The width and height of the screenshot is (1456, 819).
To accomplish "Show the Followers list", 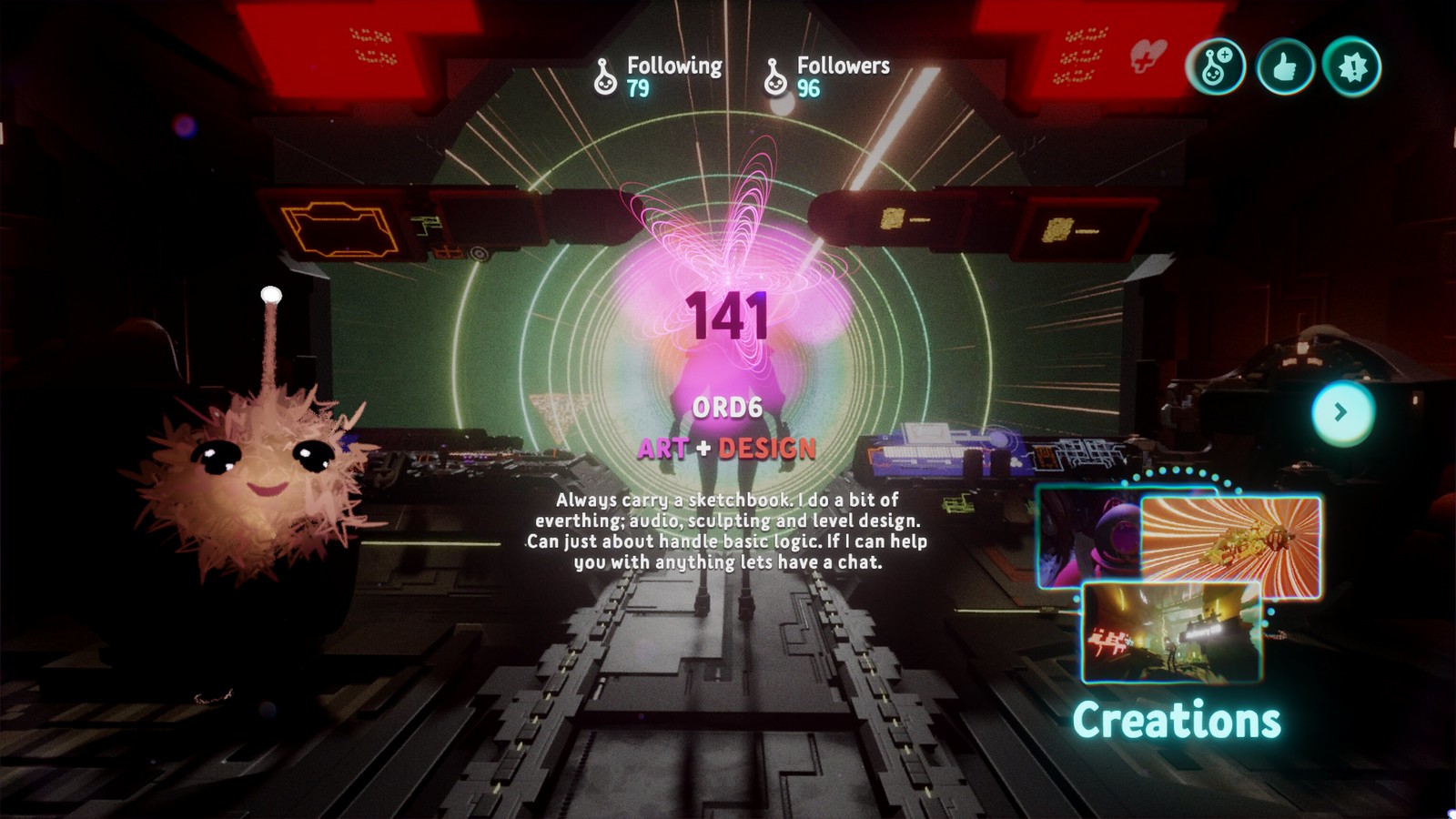I will tap(828, 76).
